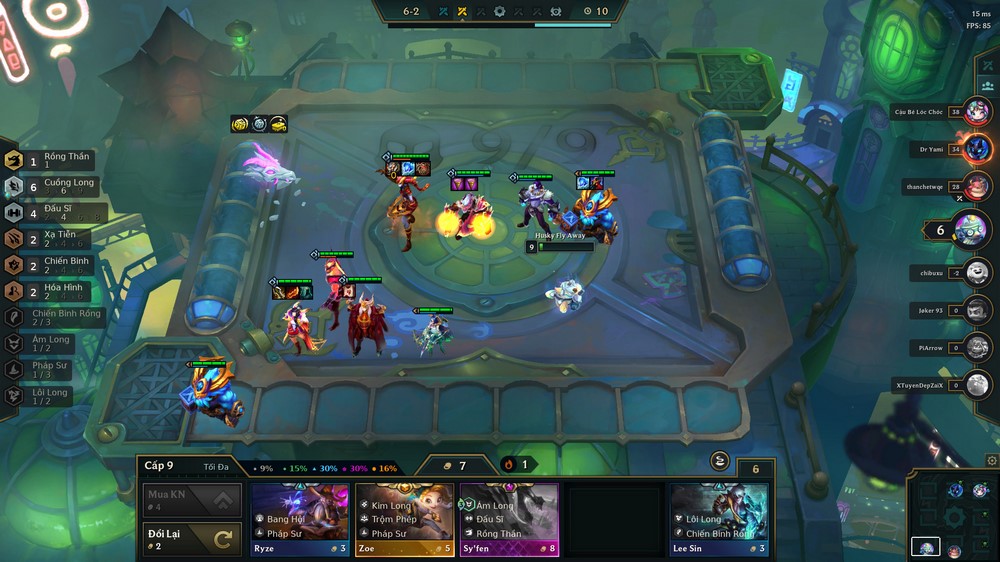Click the Mua KN buy experience button
The height and width of the screenshot is (562, 1000).
pos(192,499)
